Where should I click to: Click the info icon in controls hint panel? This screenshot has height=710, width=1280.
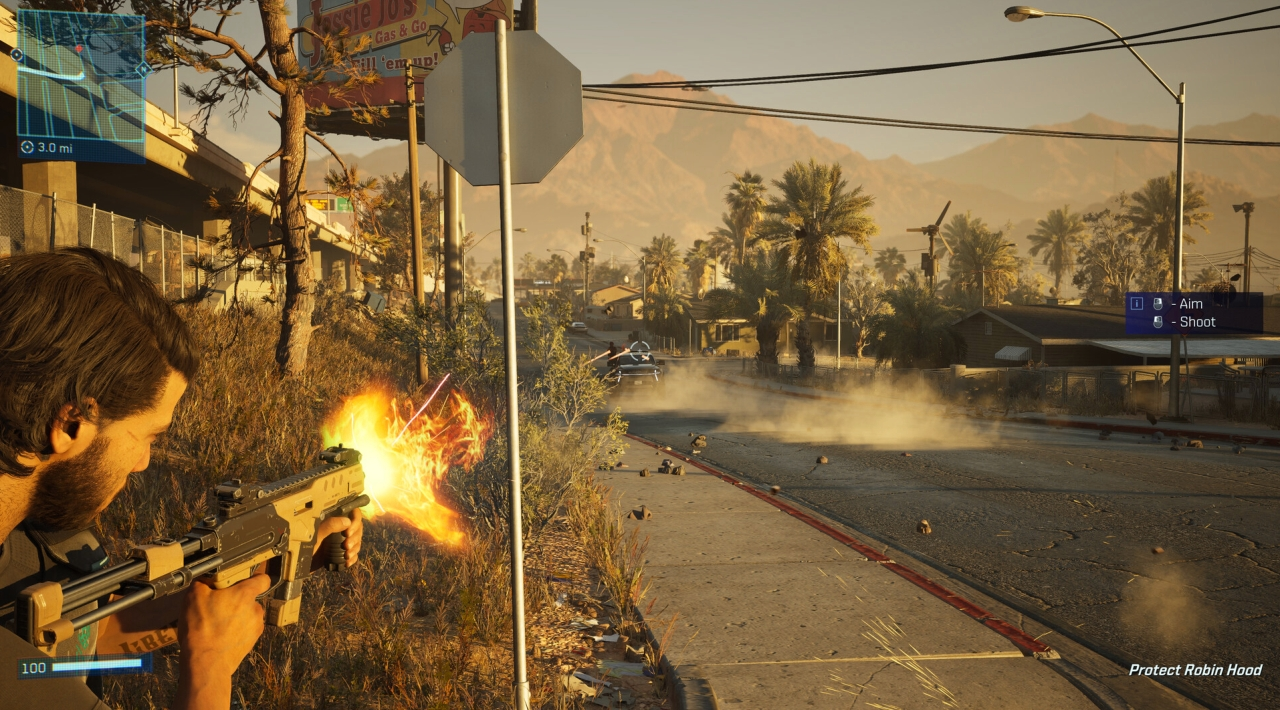pyautogui.click(x=1136, y=303)
